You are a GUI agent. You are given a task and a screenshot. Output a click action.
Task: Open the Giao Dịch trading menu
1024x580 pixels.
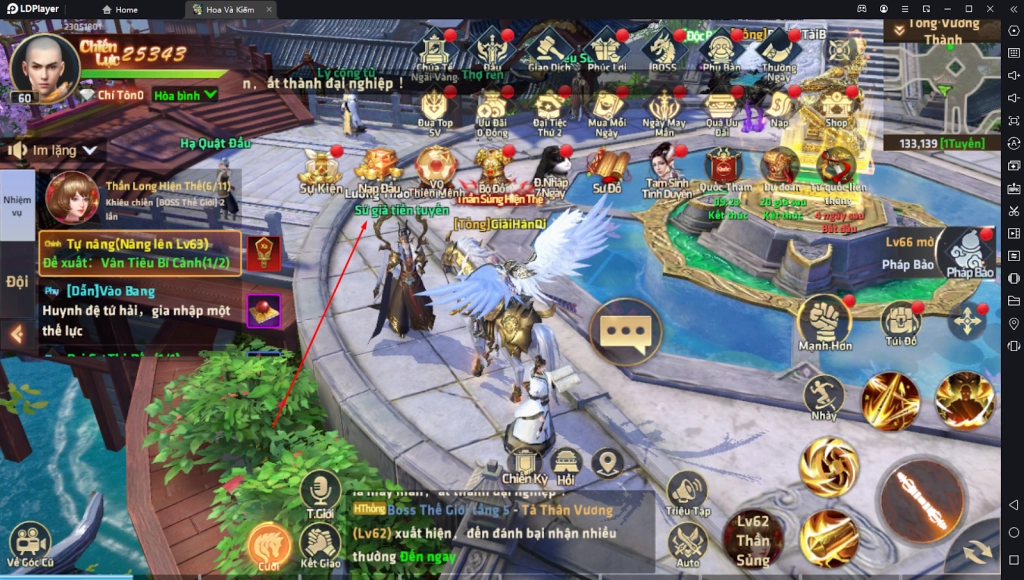tap(548, 47)
